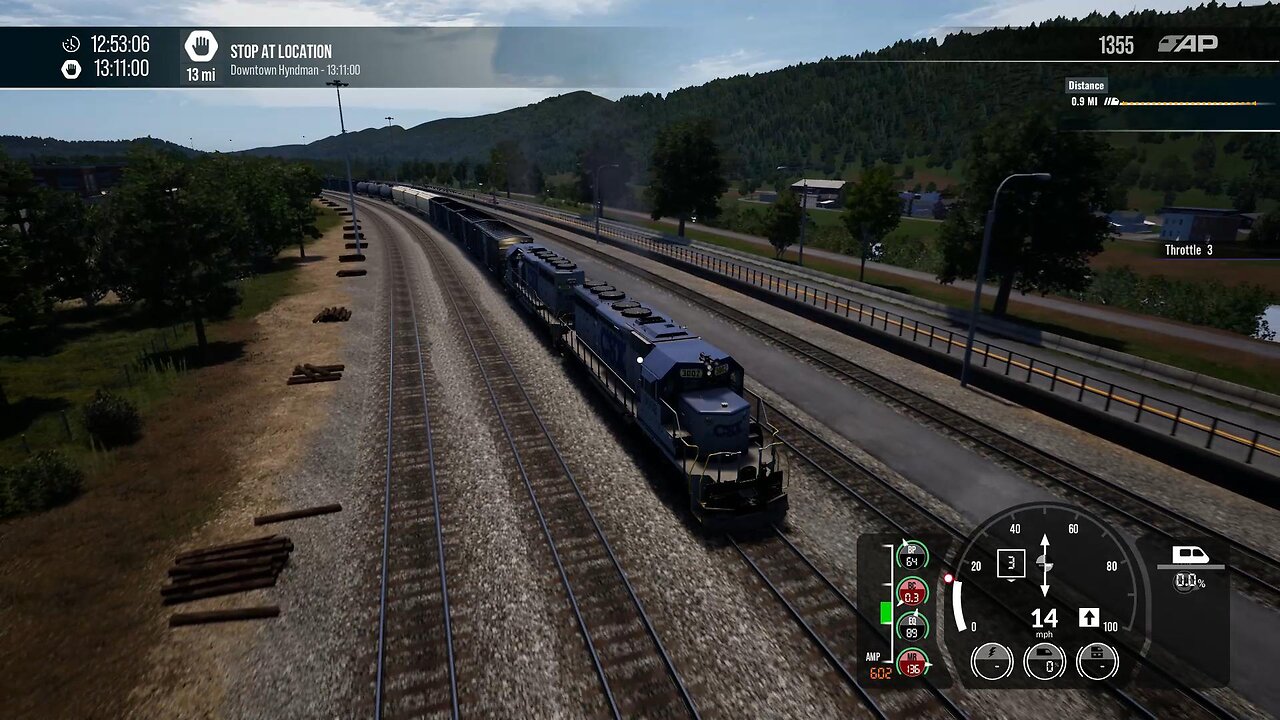
Task: Click the stop hand objective icon
Action: (201, 47)
